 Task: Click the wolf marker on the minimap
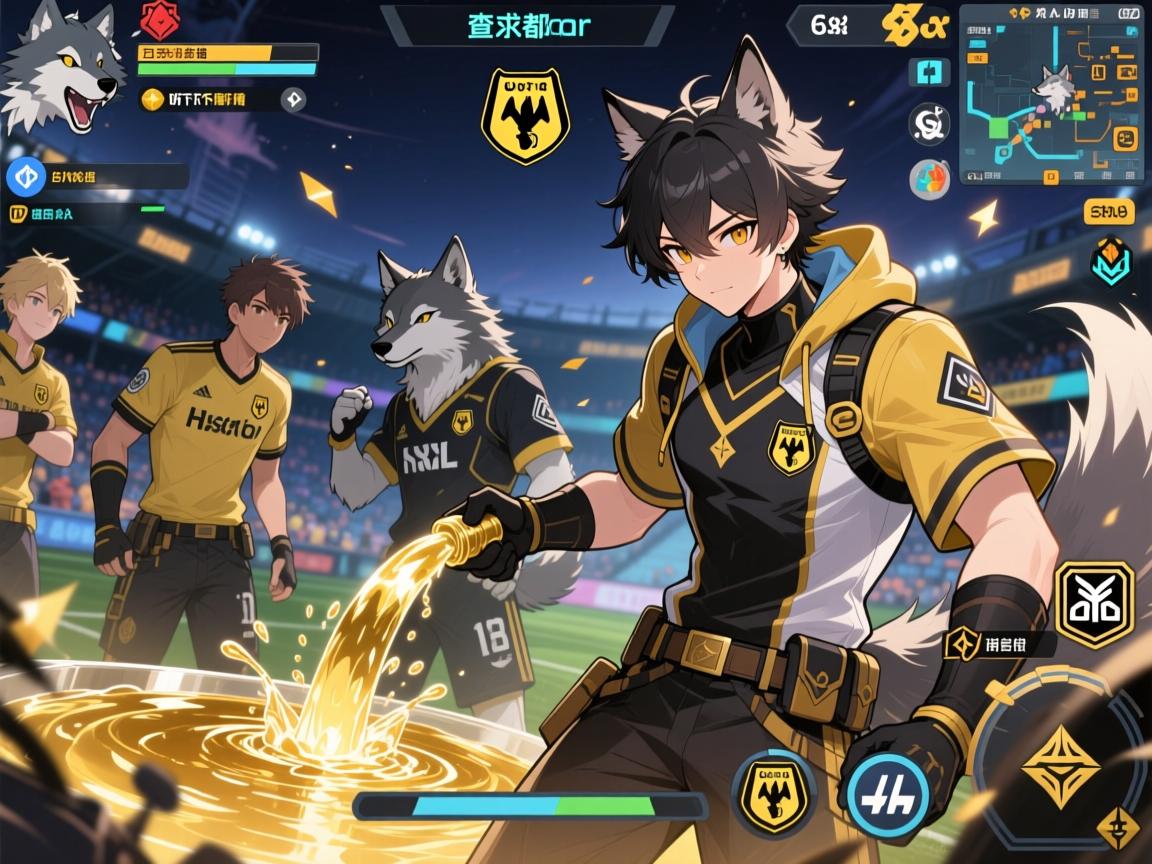pyautogui.click(x=1052, y=88)
